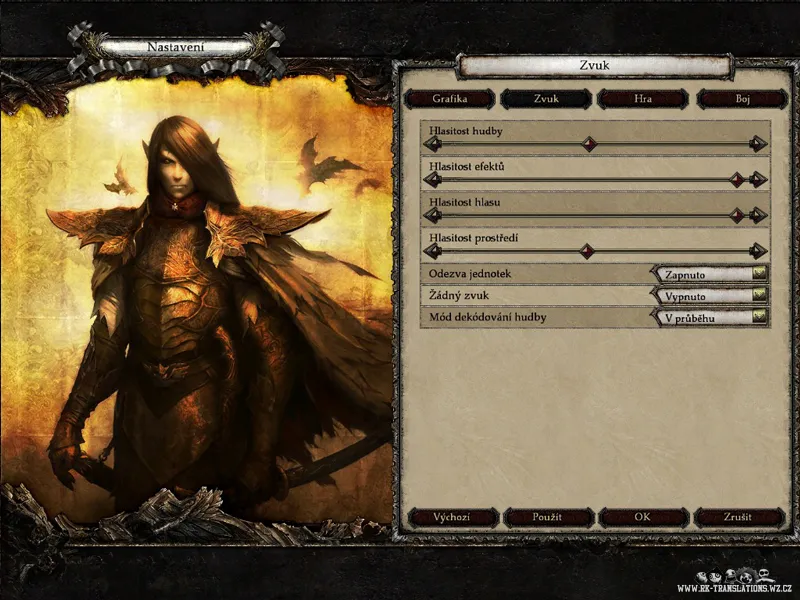Image resolution: width=800 pixels, height=600 pixels.
Task: Cancel with the Zrušit button
Action: click(x=740, y=517)
